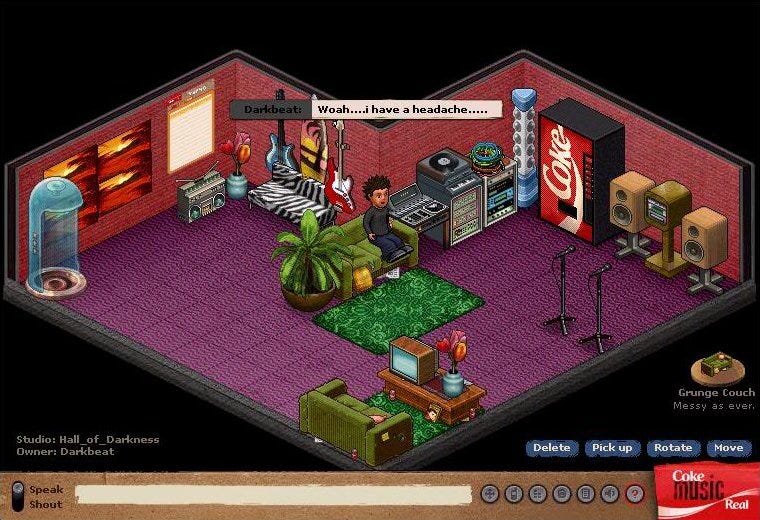Toggle sound with the speaker icon

click(x=610, y=493)
